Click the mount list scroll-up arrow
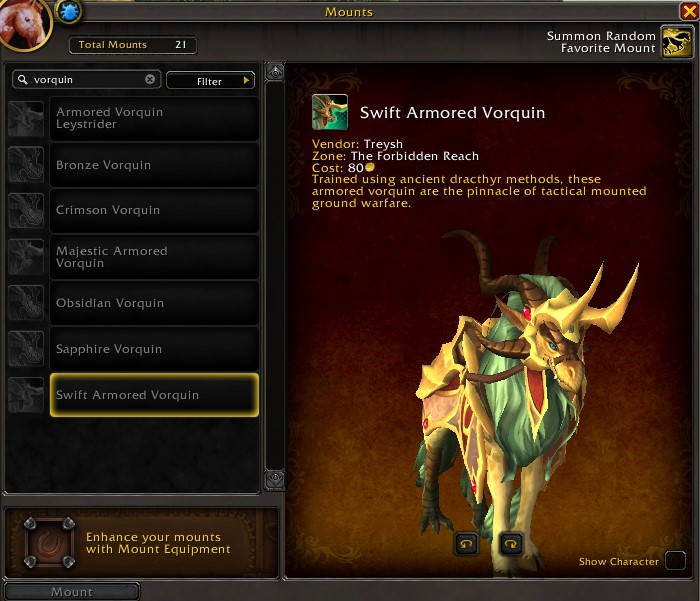The height and width of the screenshot is (601, 700). click(x=275, y=72)
